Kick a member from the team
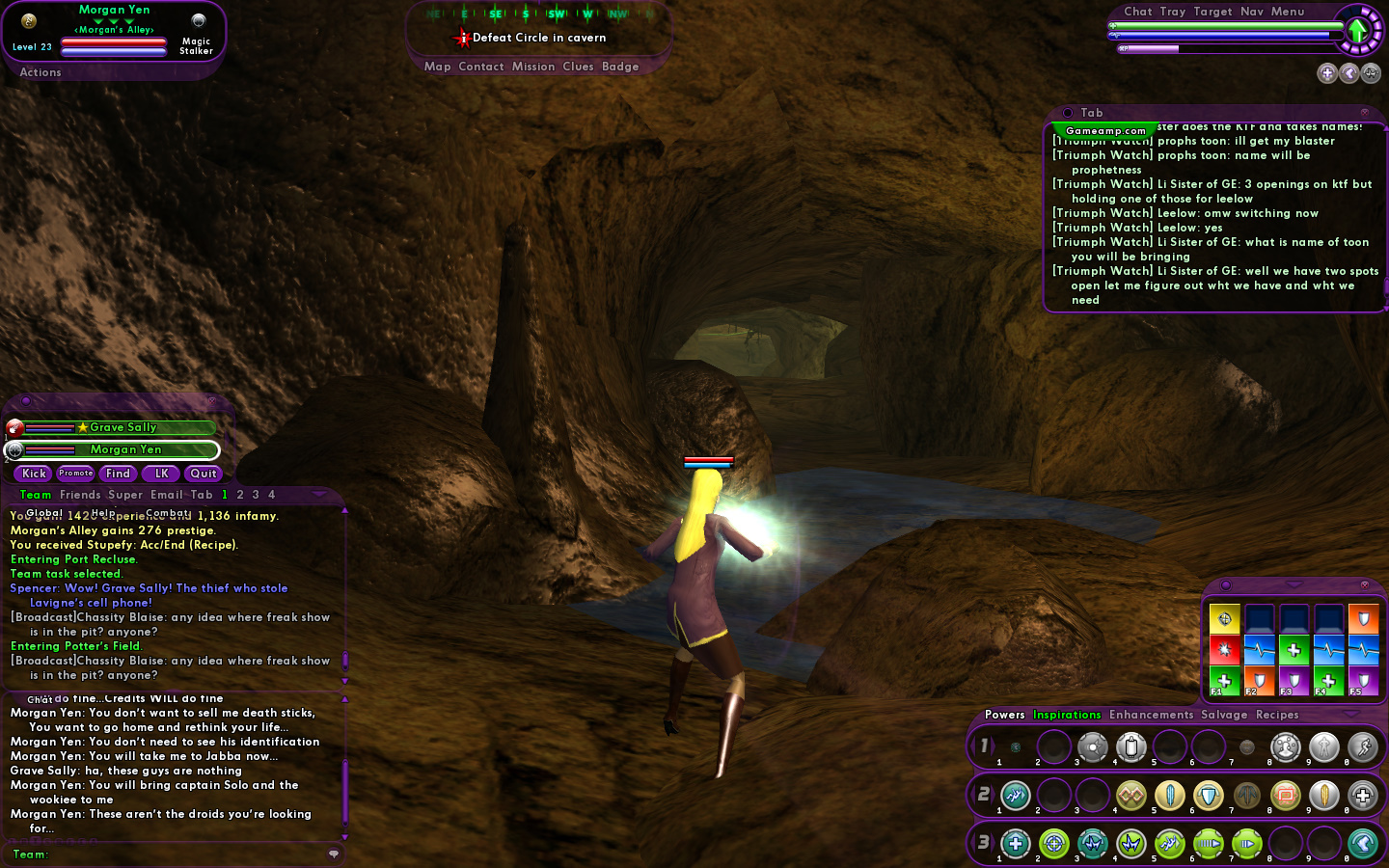The width and height of the screenshot is (1389, 868). (x=34, y=474)
